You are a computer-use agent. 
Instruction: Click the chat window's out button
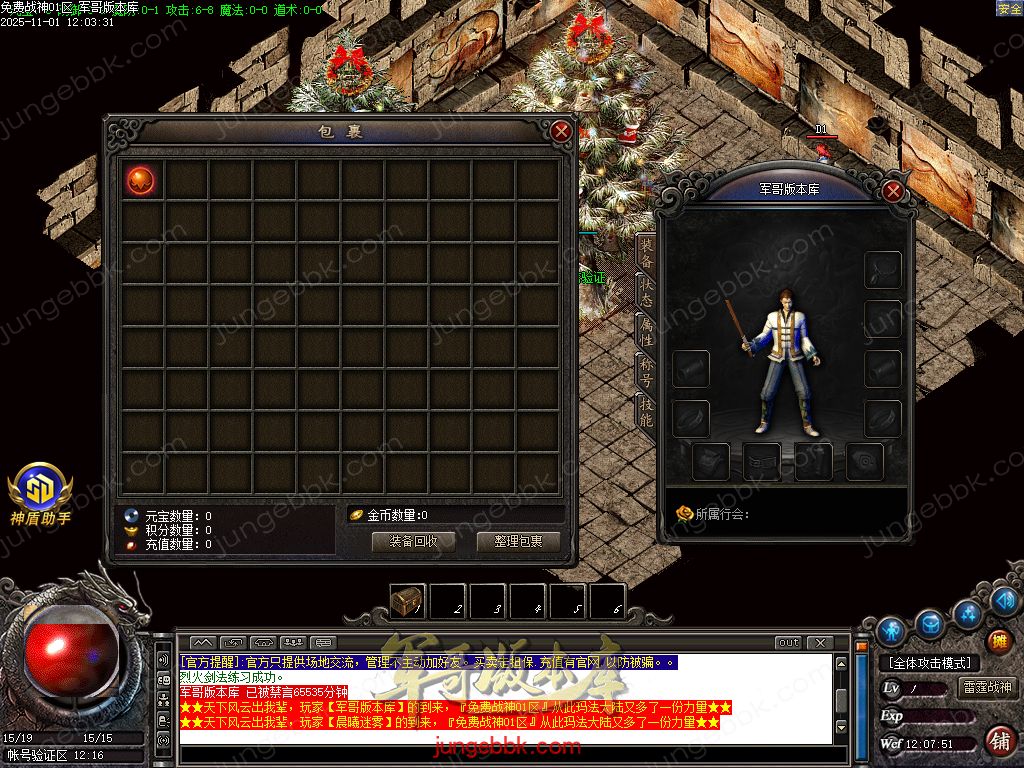[788, 642]
